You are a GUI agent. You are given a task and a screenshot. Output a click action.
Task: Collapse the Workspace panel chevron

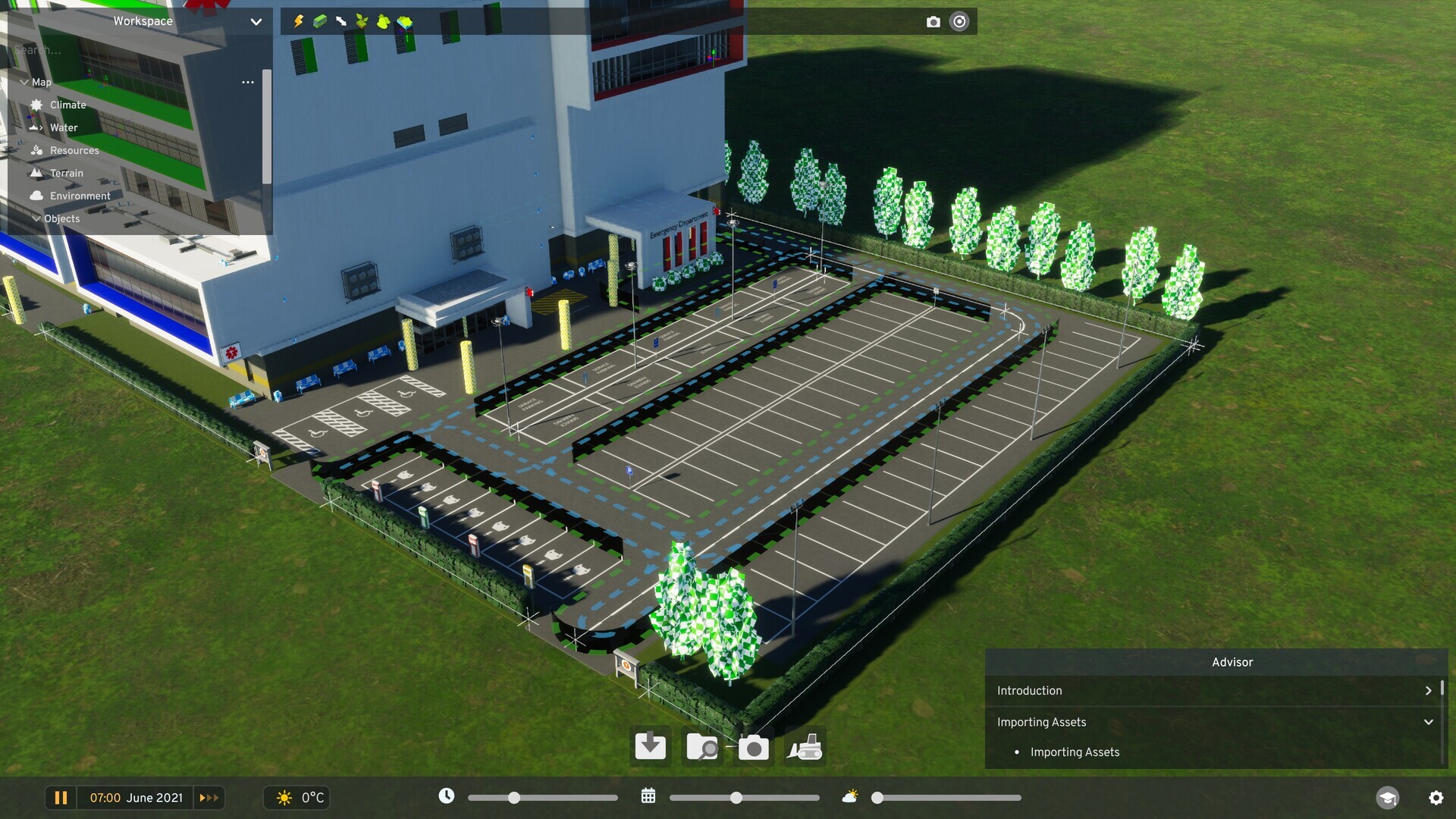coord(256,21)
